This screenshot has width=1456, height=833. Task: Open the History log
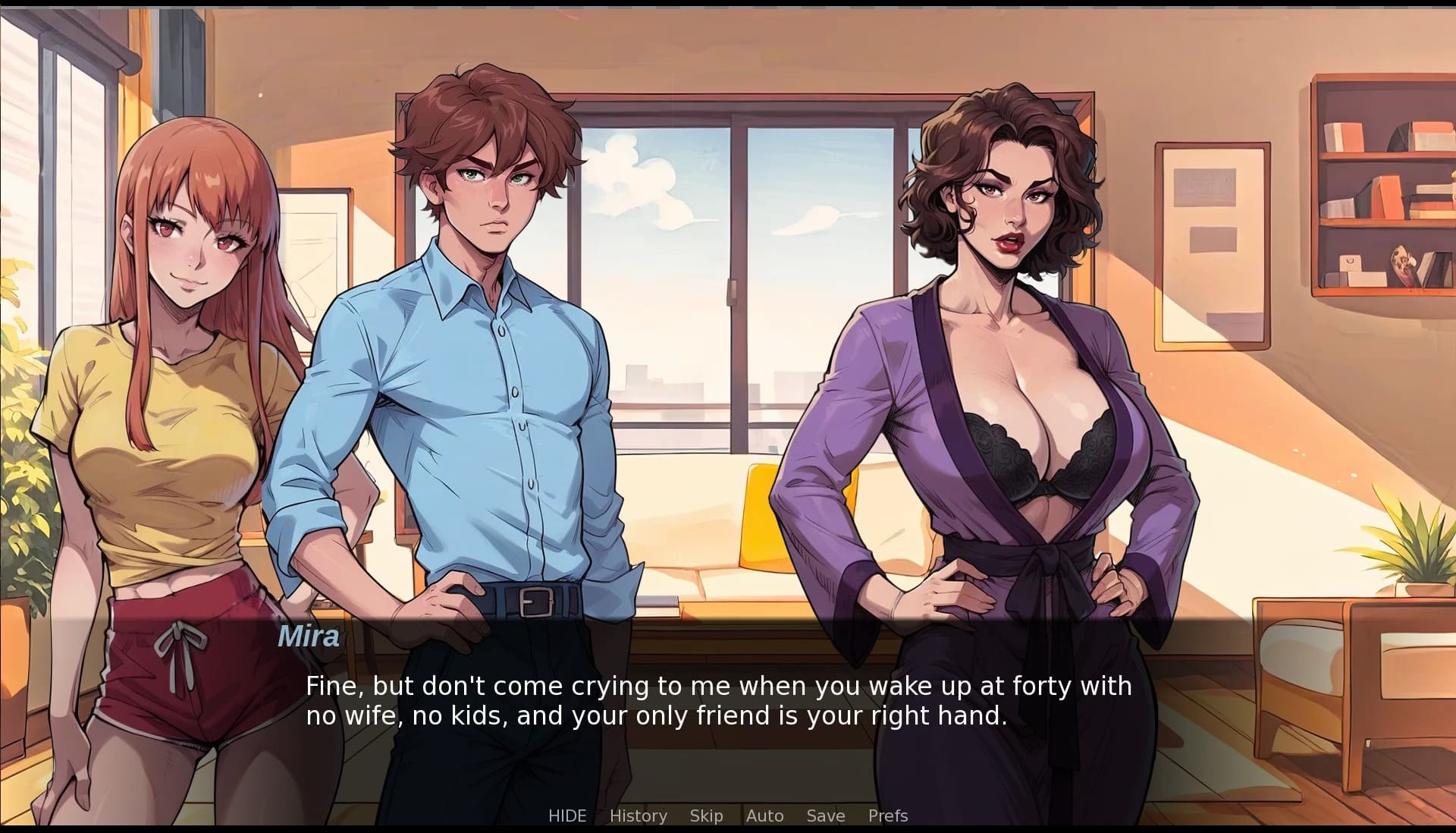[x=638, y=816]
